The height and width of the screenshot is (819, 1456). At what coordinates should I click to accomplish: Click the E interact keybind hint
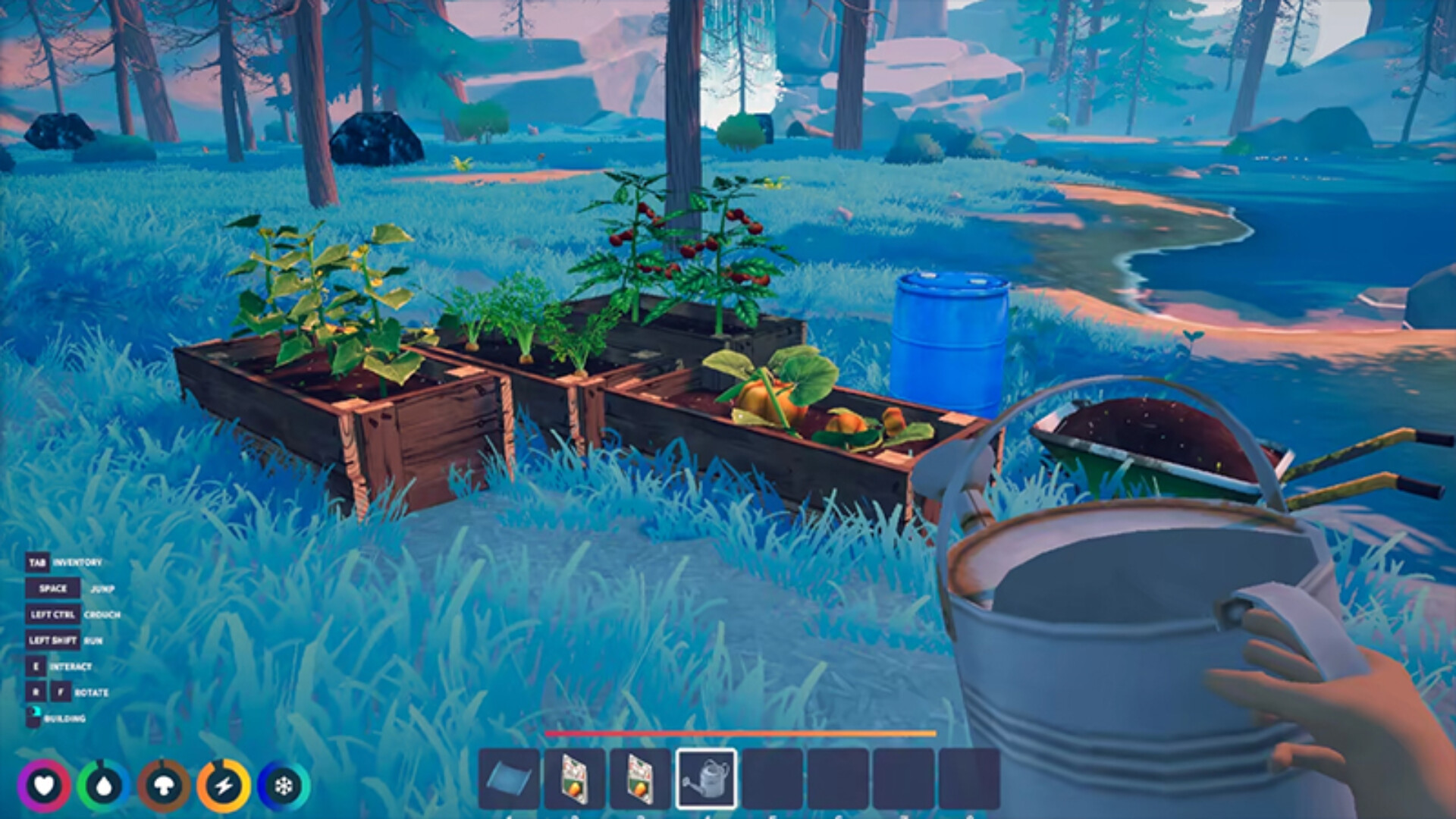point(36,667)
